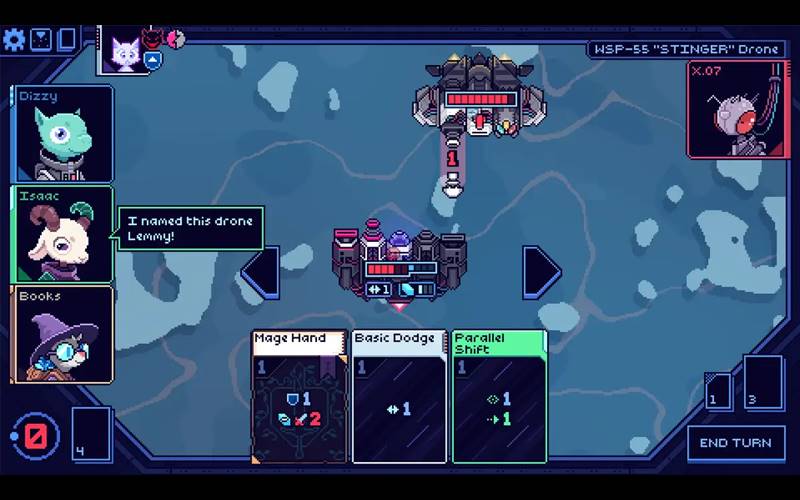Screen dimensions: 800x500
Task: Open the gear settings menu
Action: 14,40
